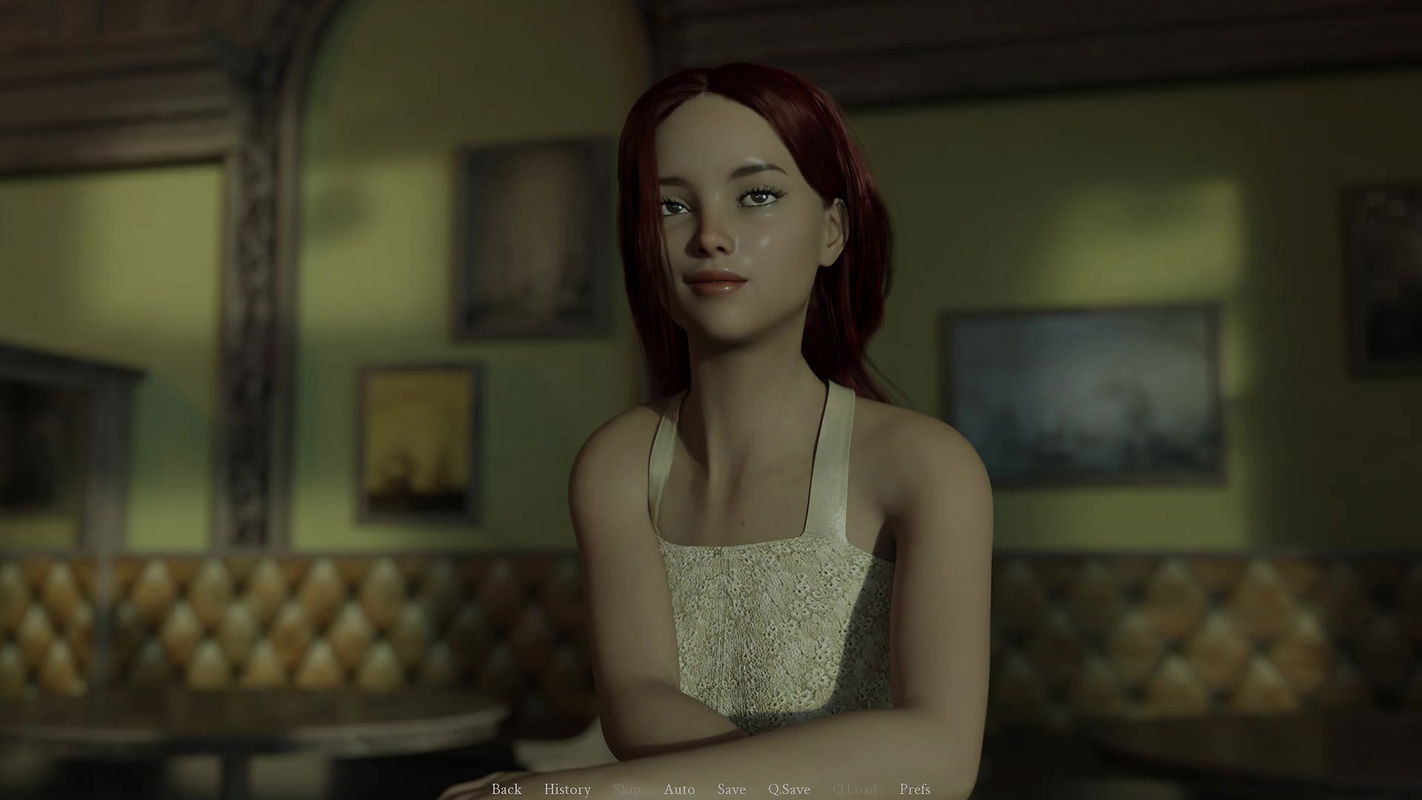Screen dimensions: 1422x800
Task: Save the game manually
Action: pos(732,789)
